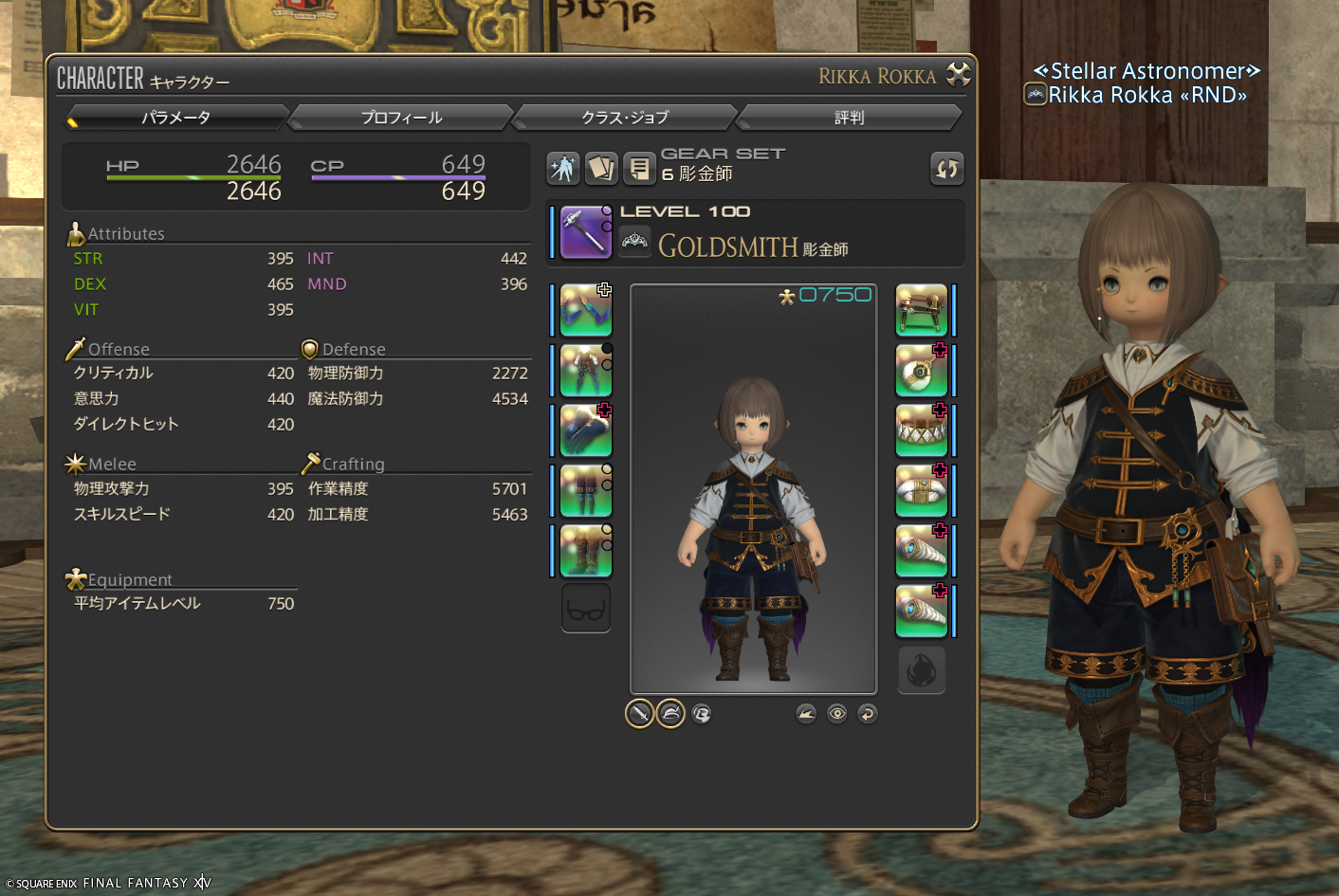Select the white bracelet slot
This screenshot has width=1339, height=896.
[922, 490]
